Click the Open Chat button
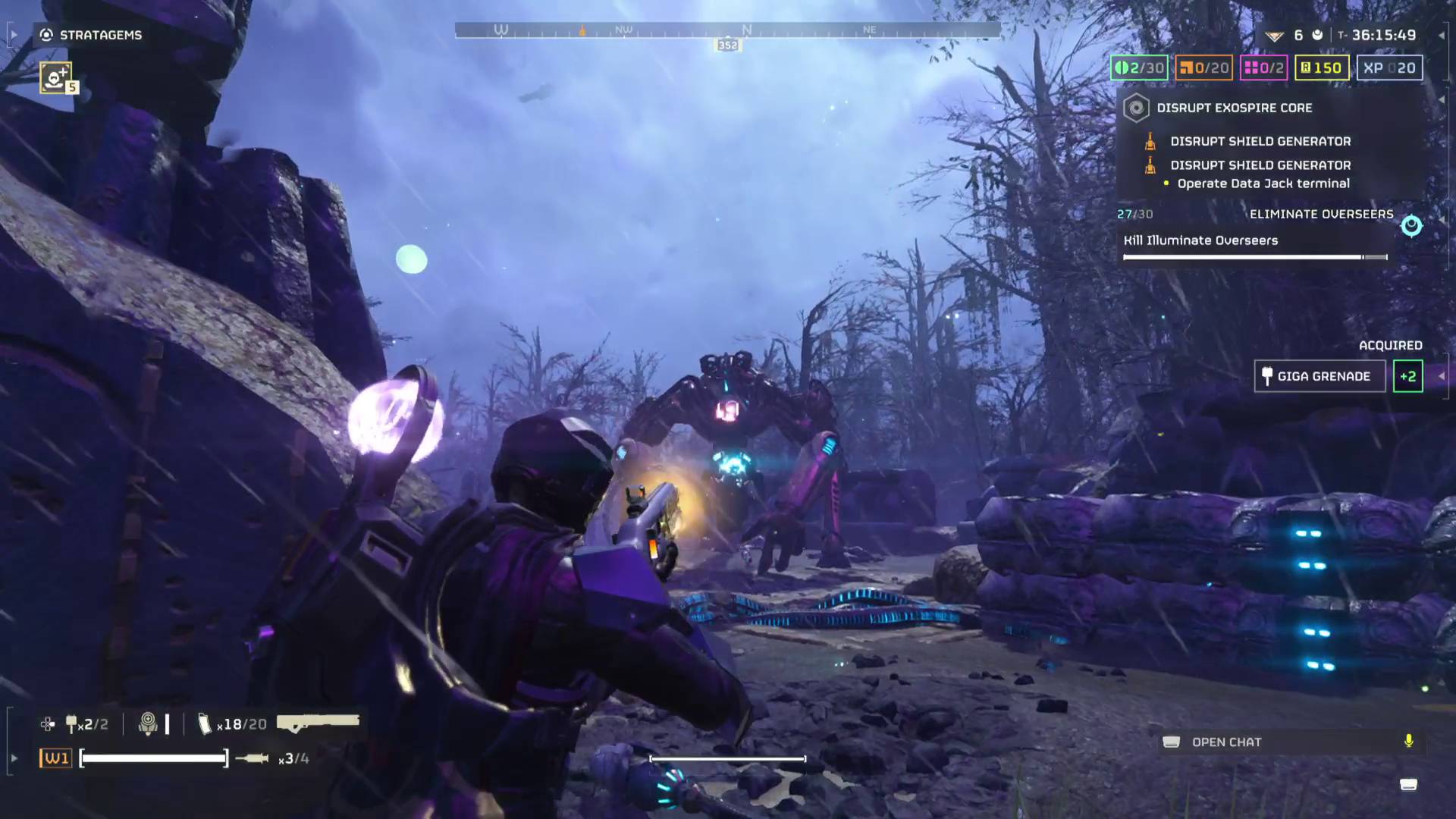 point(1227,742)
